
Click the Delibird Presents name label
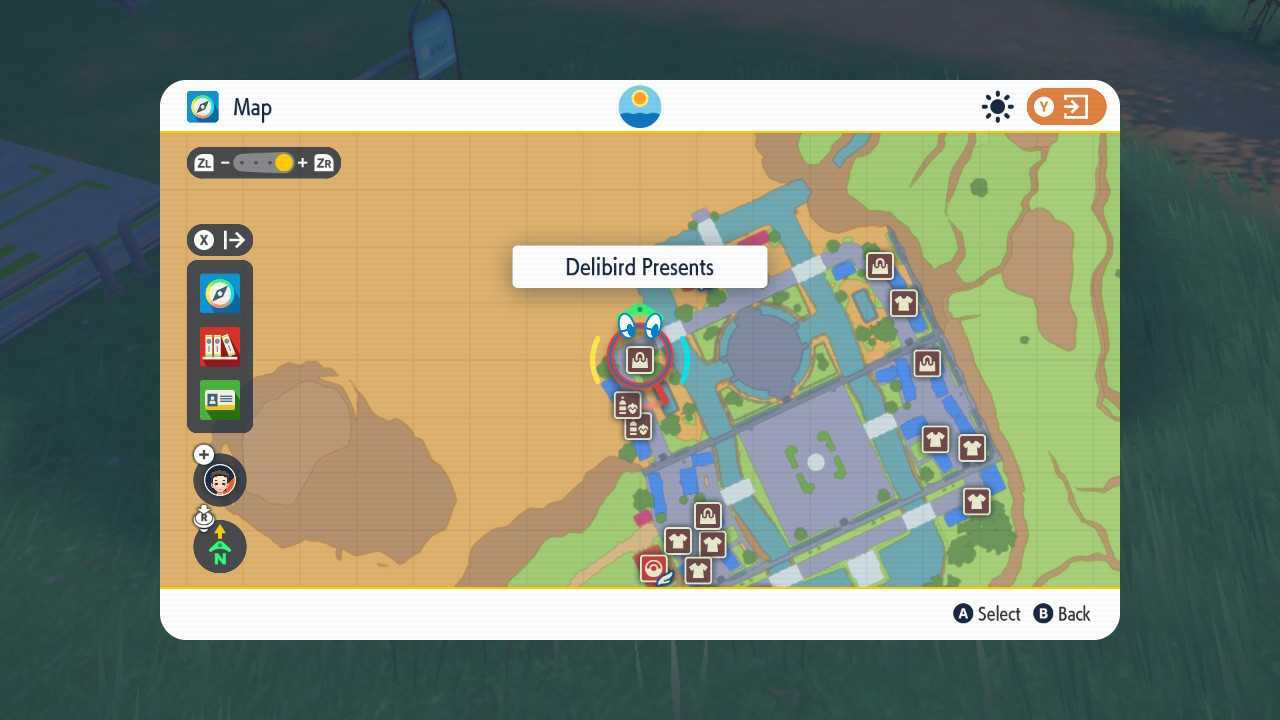click(x=639, y=267)
